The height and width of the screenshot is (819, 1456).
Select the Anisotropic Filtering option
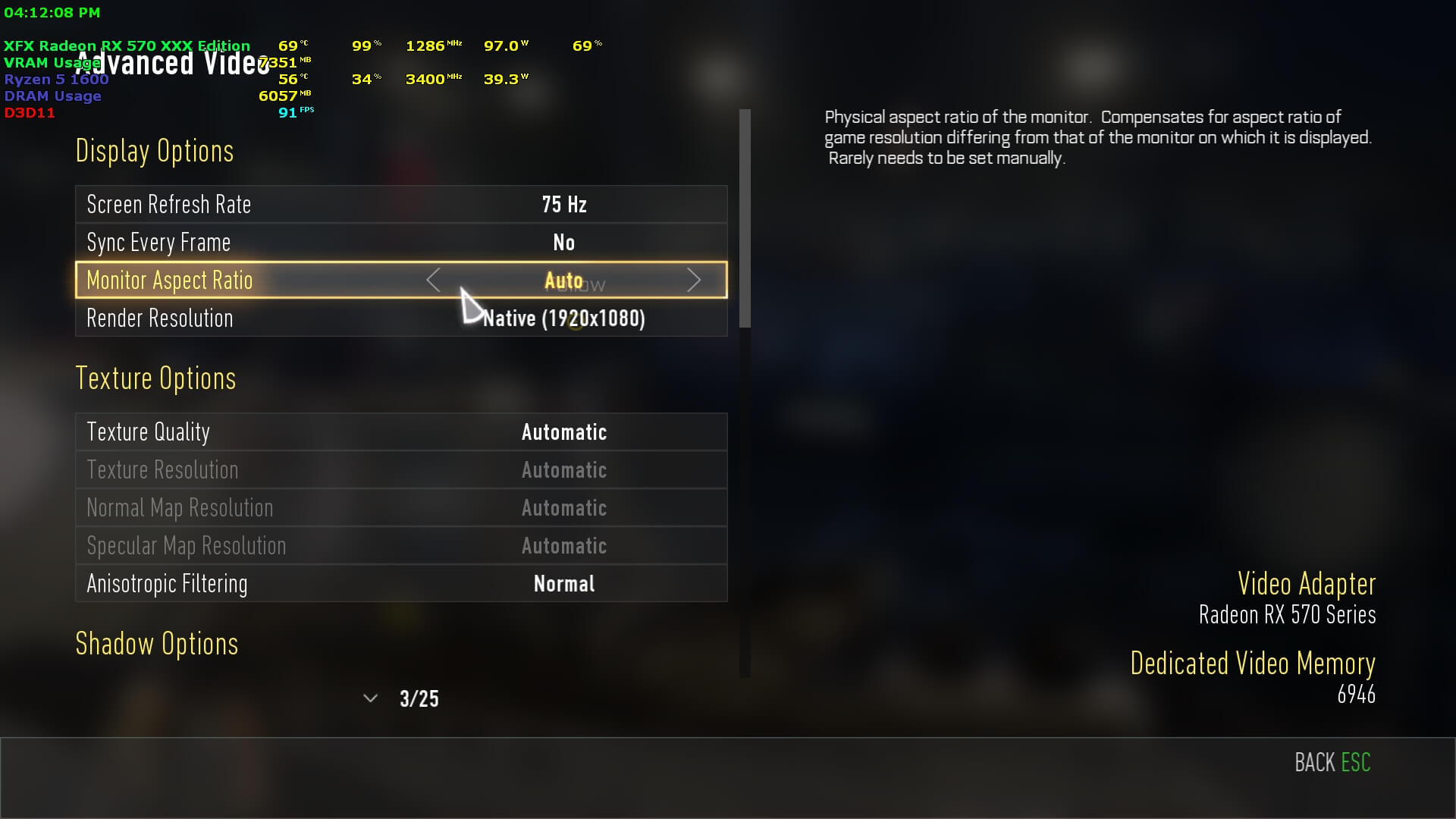(400, 584)
